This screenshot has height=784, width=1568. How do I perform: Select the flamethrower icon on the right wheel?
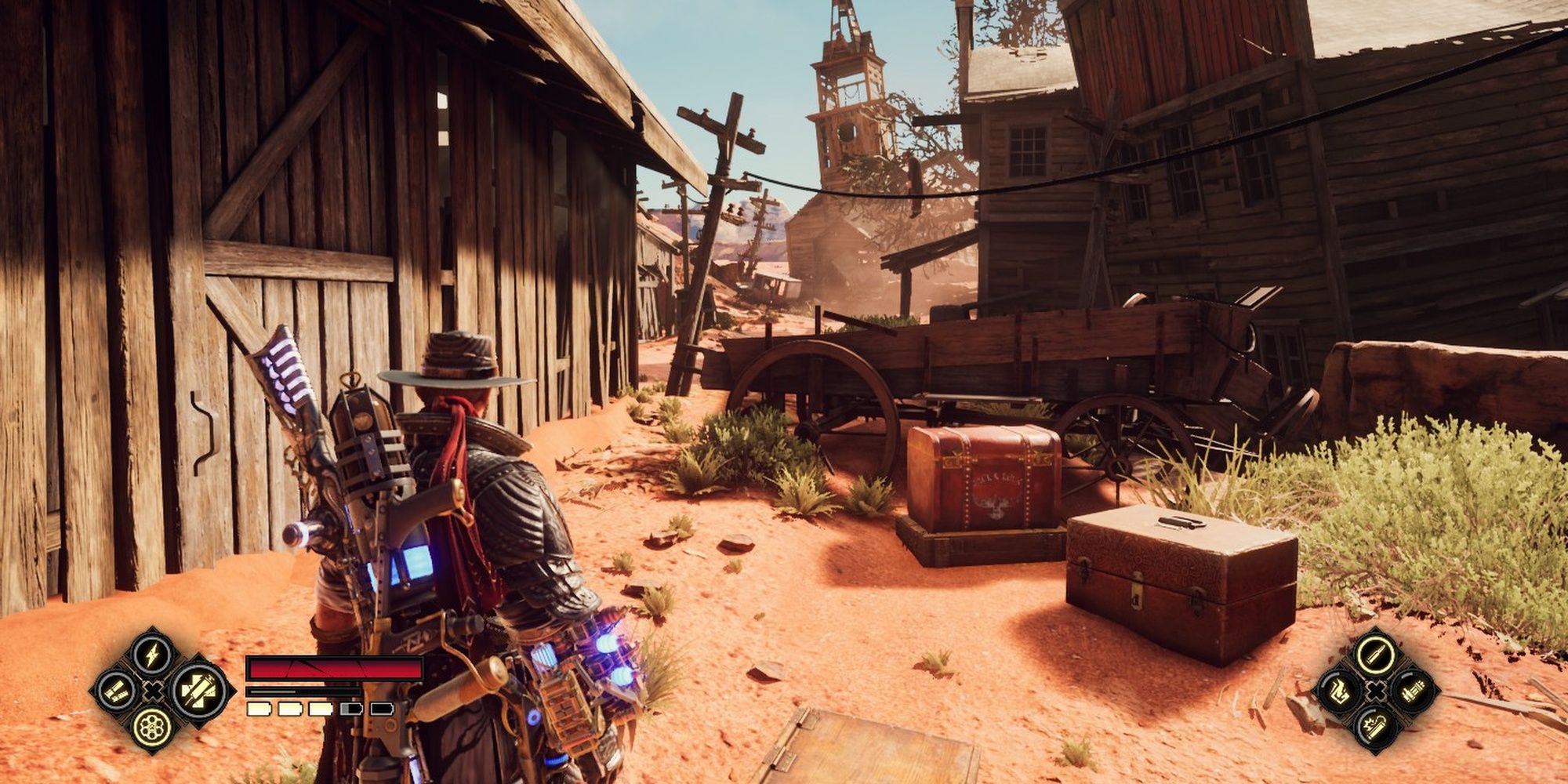coord(1340,691)
